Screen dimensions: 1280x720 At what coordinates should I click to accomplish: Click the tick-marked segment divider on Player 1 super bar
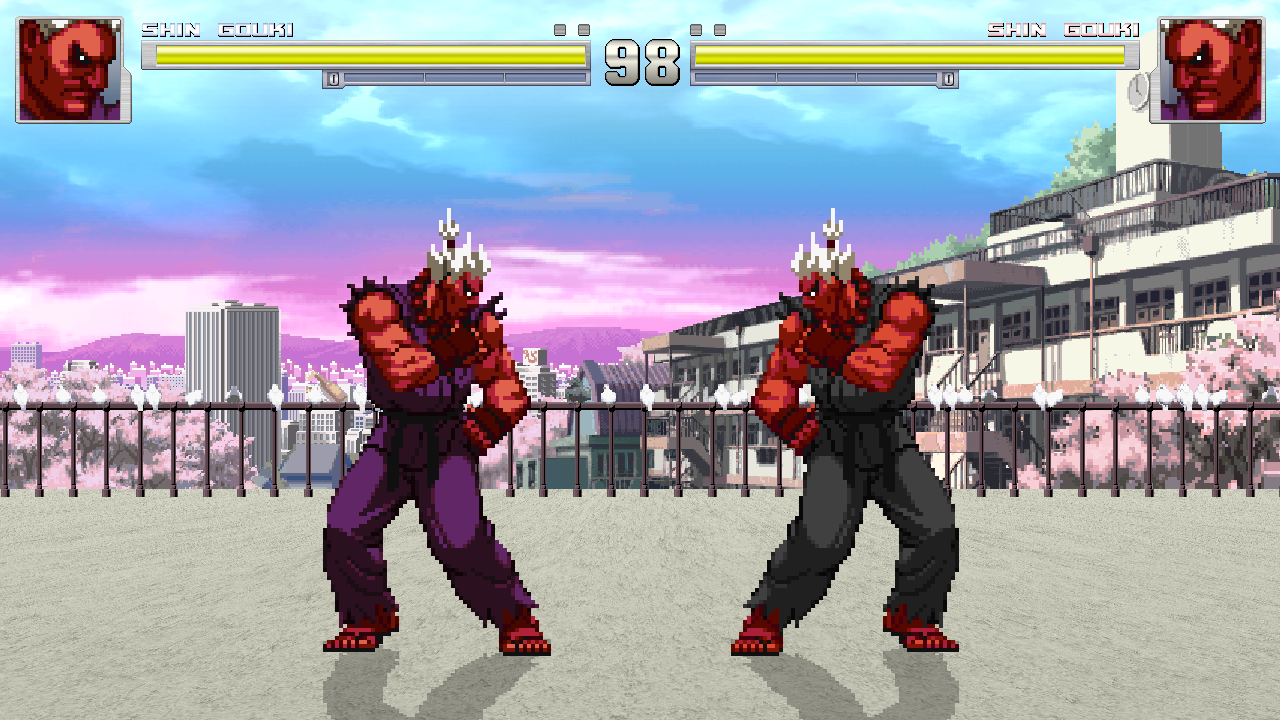coord(424,77)
